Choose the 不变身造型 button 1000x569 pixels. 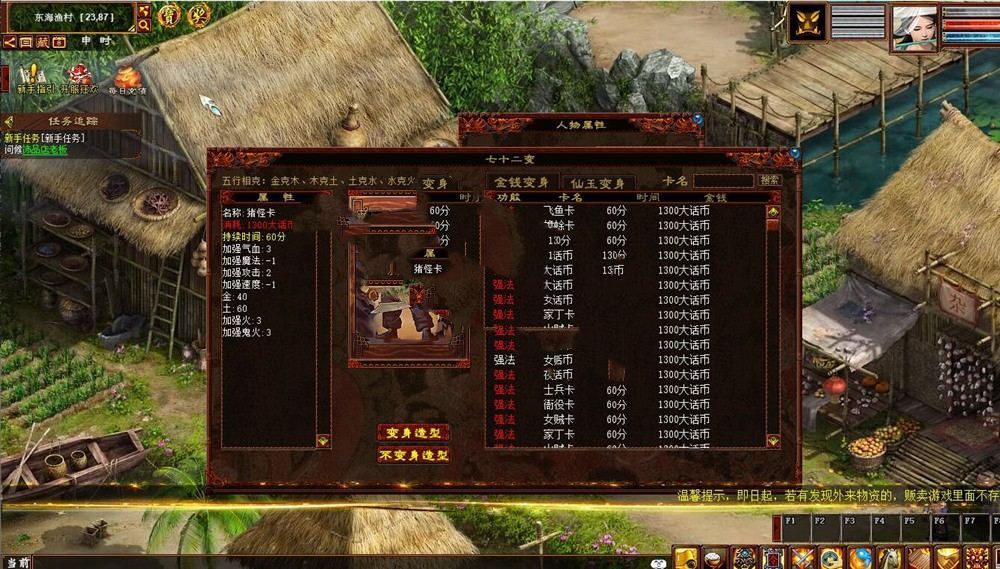(x=413, y=455)
